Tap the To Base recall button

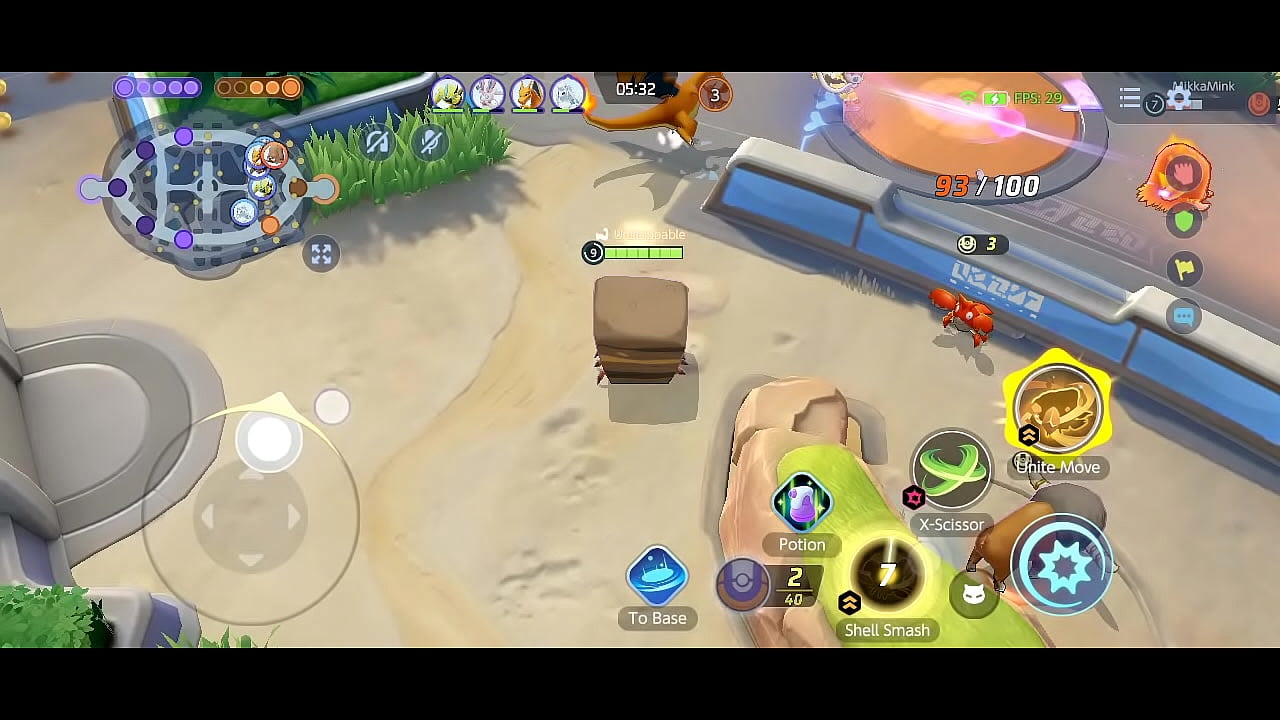(657, 577)
